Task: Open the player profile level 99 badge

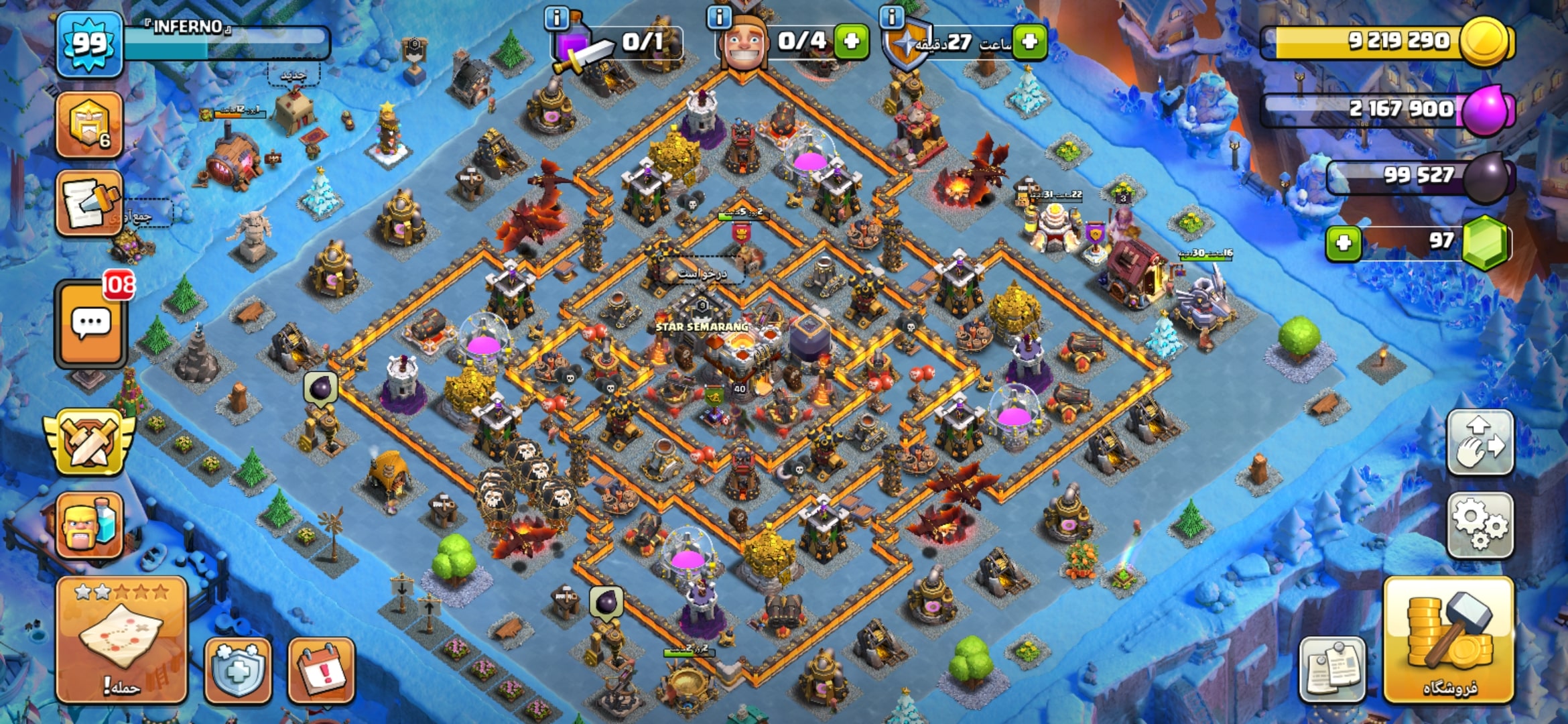Action: pyautogui.click(x=90, y=44)
